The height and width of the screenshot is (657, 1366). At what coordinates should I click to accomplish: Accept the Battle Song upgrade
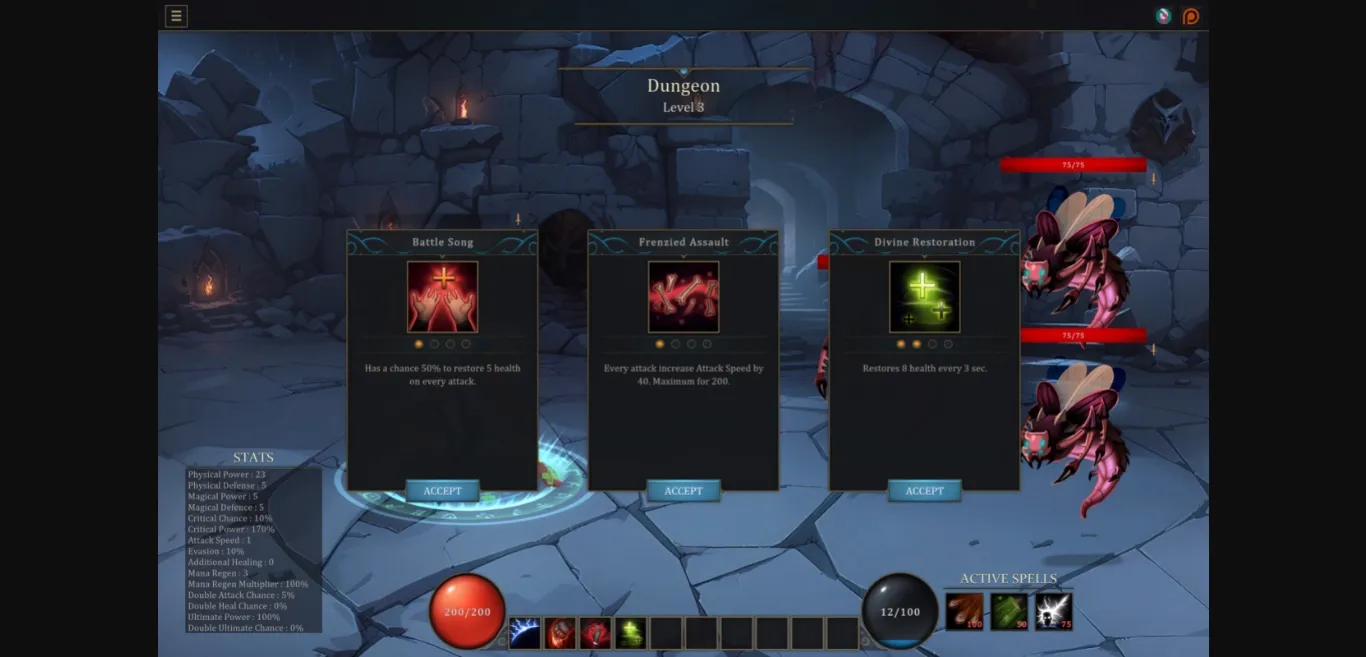click(x=442, y=491)
